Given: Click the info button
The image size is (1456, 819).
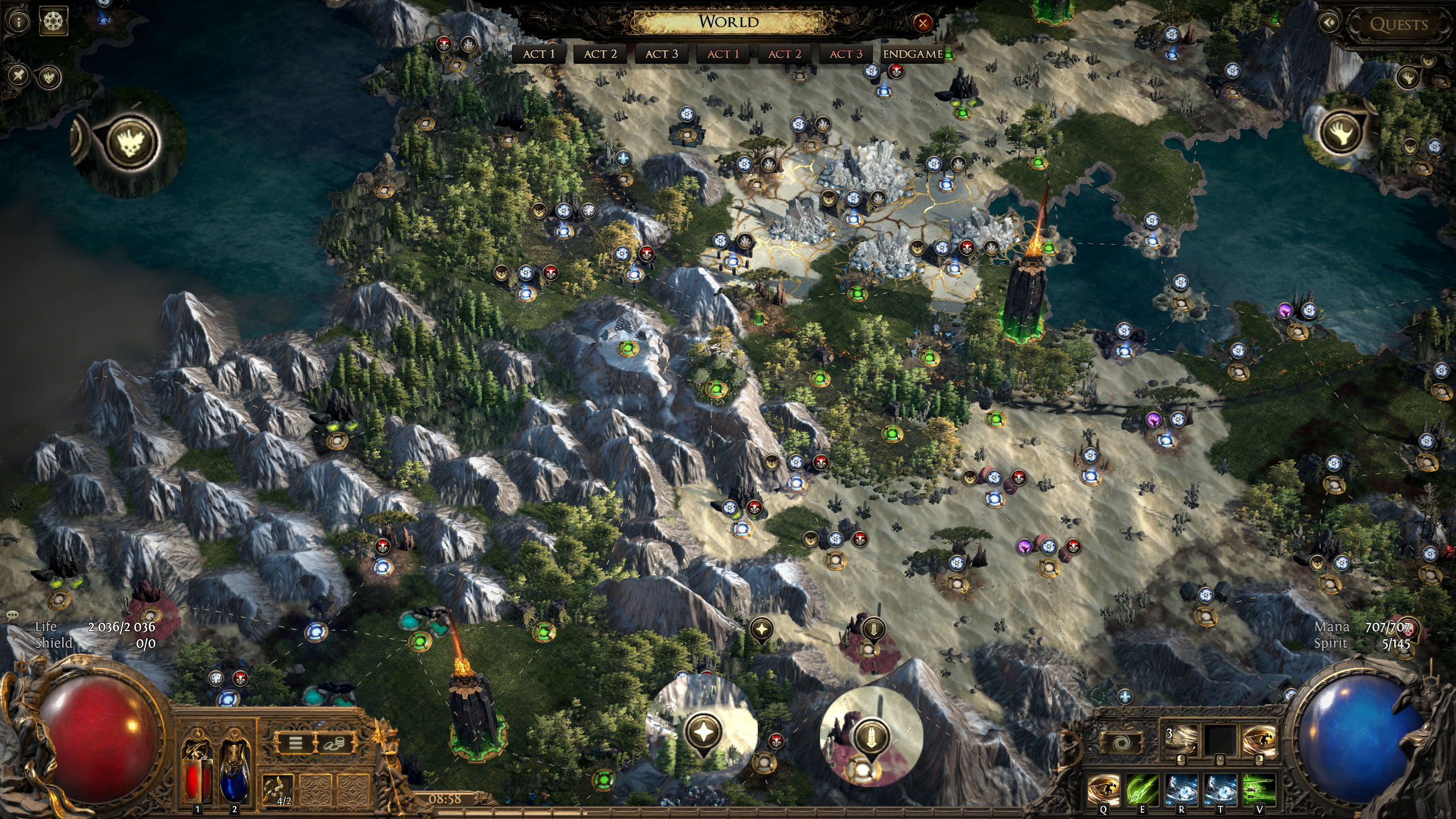Looking at the screenshot, I should [x=19, y=23].
